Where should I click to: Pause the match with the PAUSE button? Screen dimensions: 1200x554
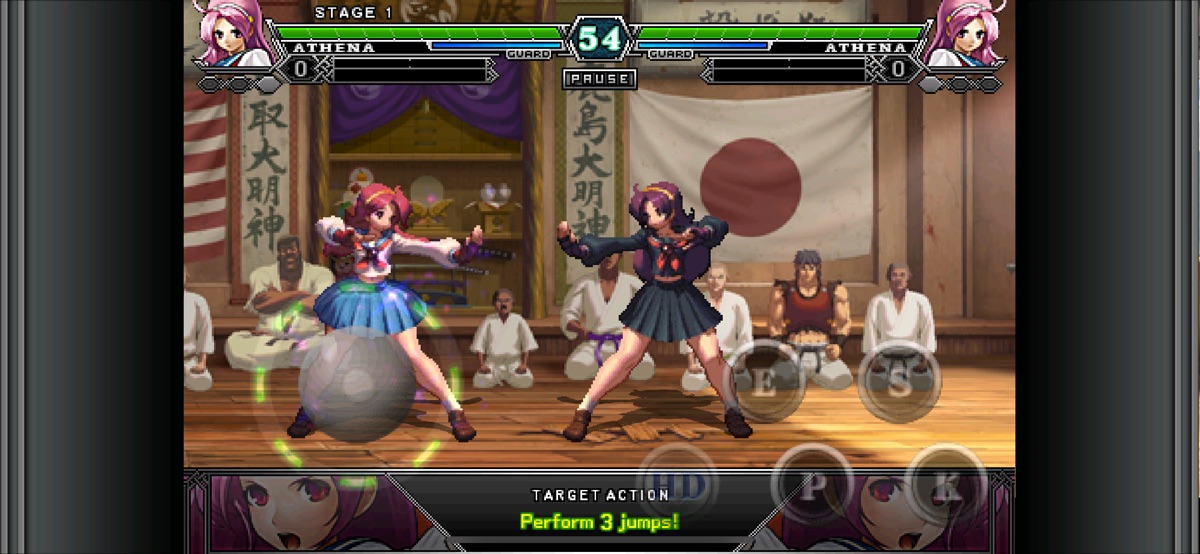pos(599,78)
